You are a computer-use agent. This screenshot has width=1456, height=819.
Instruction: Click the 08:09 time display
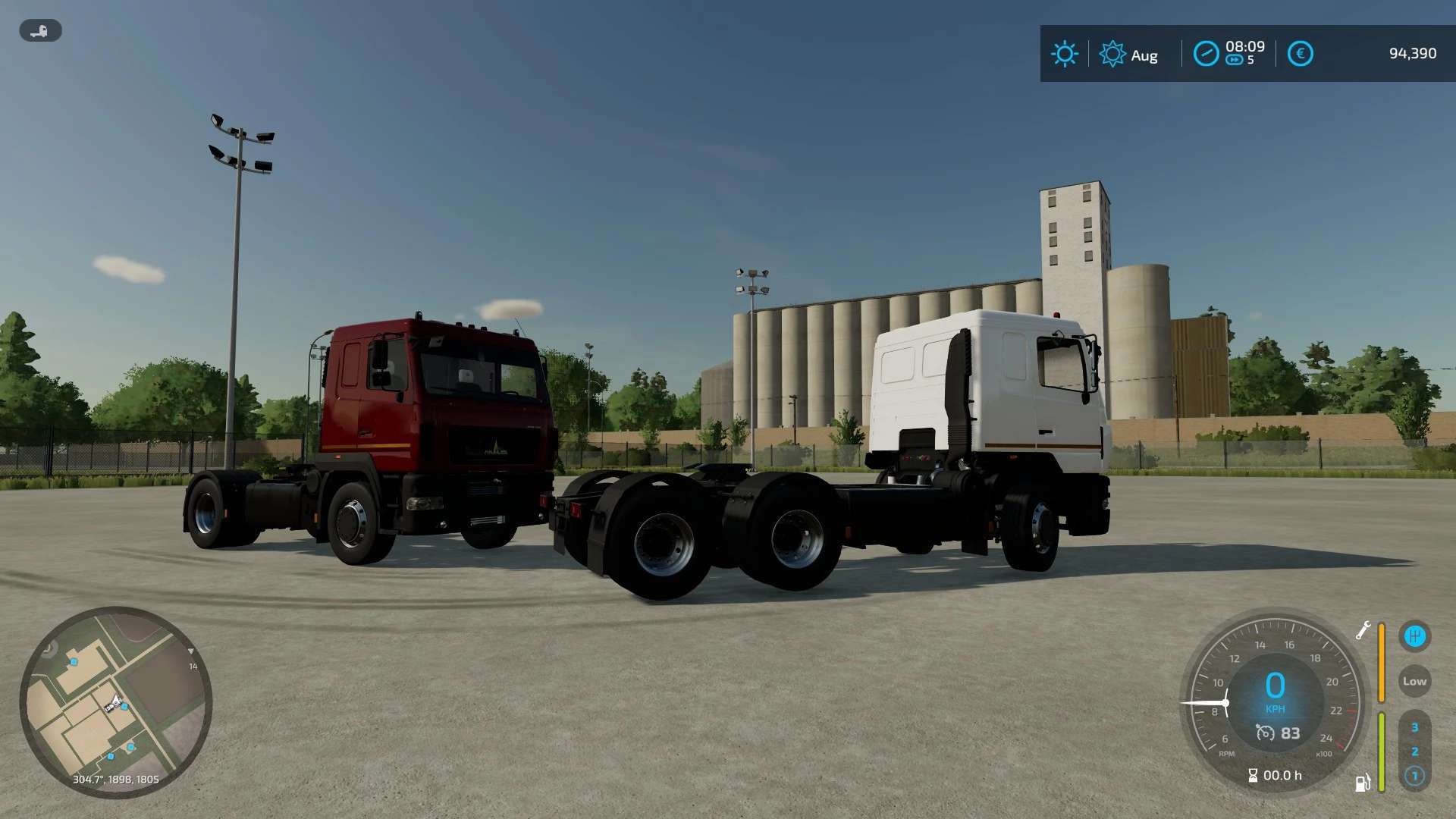click(x=1246, y=45)
